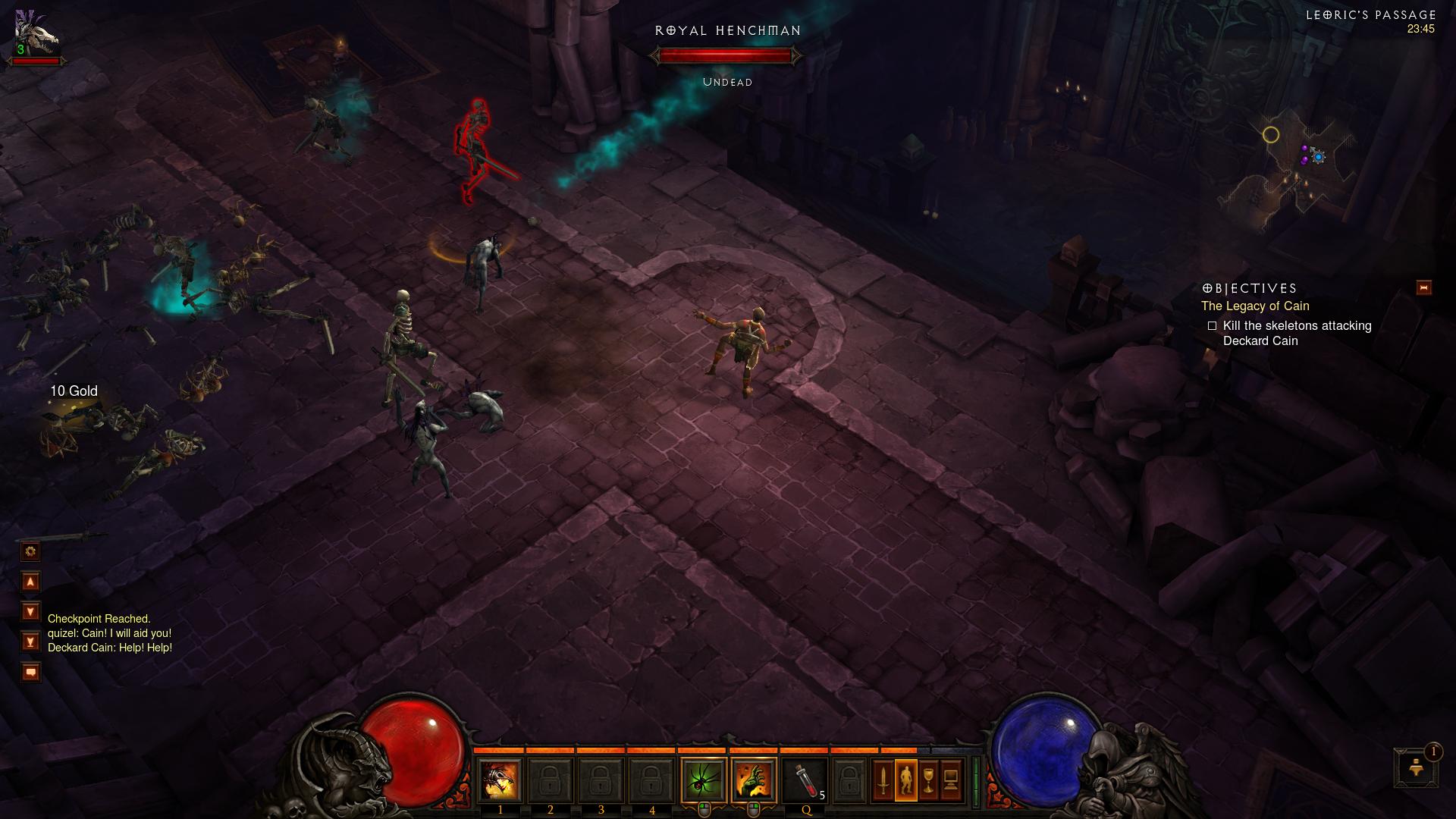The height and width of the screenshot is (819, 1456).
Task: Open the game menu computer icon
Action: click(951, 780)
